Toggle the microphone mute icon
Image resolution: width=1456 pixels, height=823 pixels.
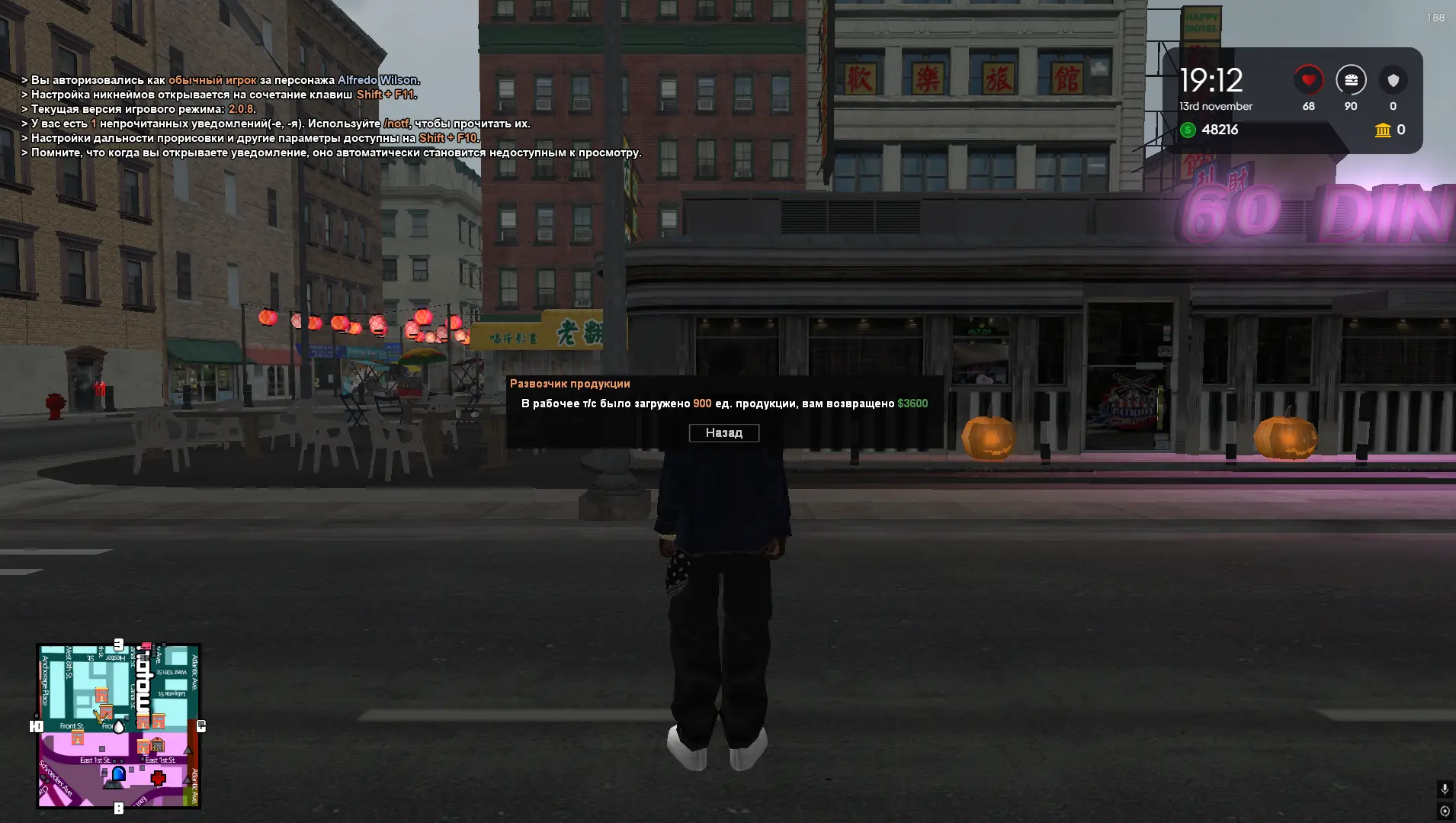[x=1445, y=788]
